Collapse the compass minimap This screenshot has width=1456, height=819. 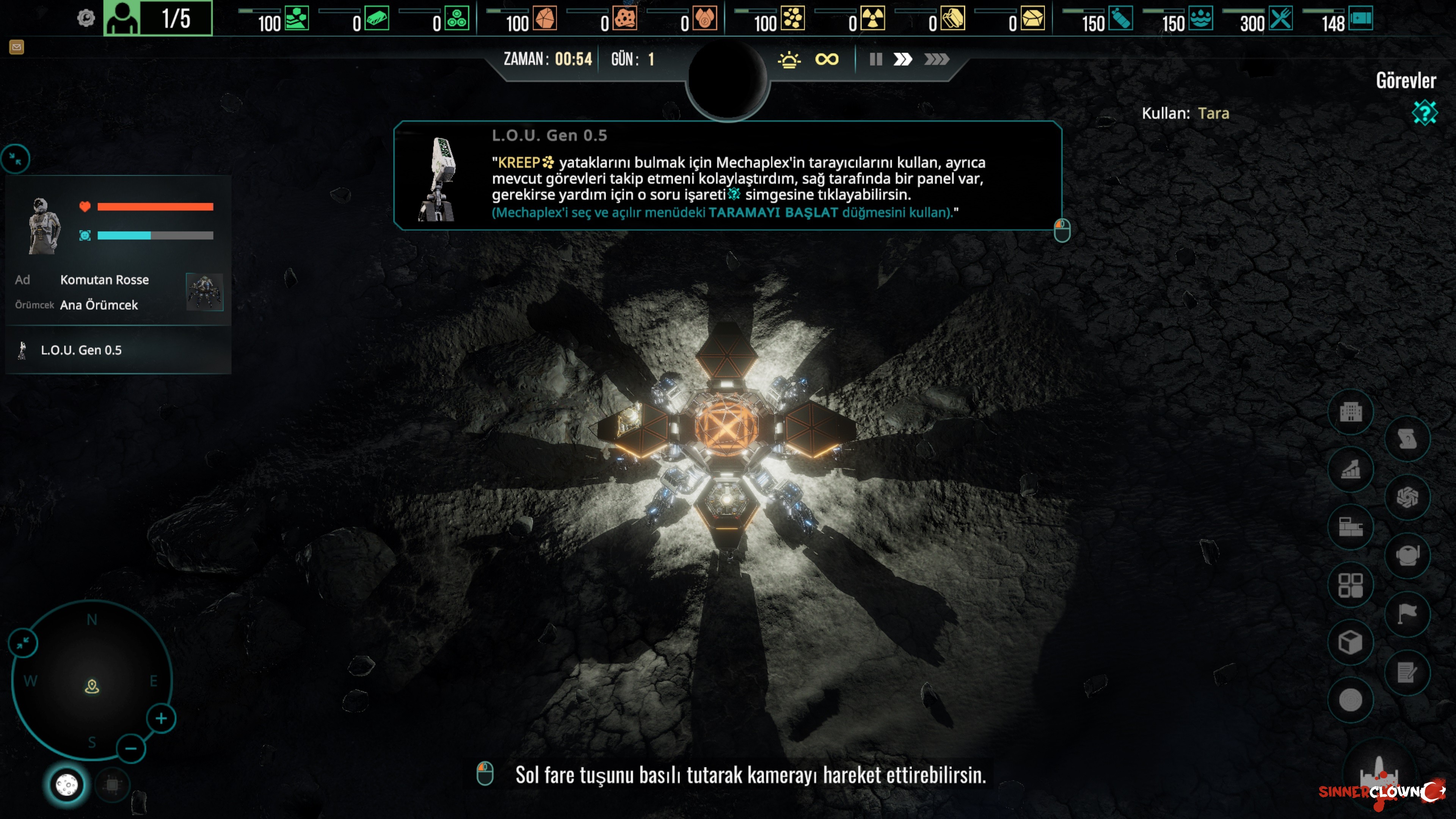click(23, 643)
